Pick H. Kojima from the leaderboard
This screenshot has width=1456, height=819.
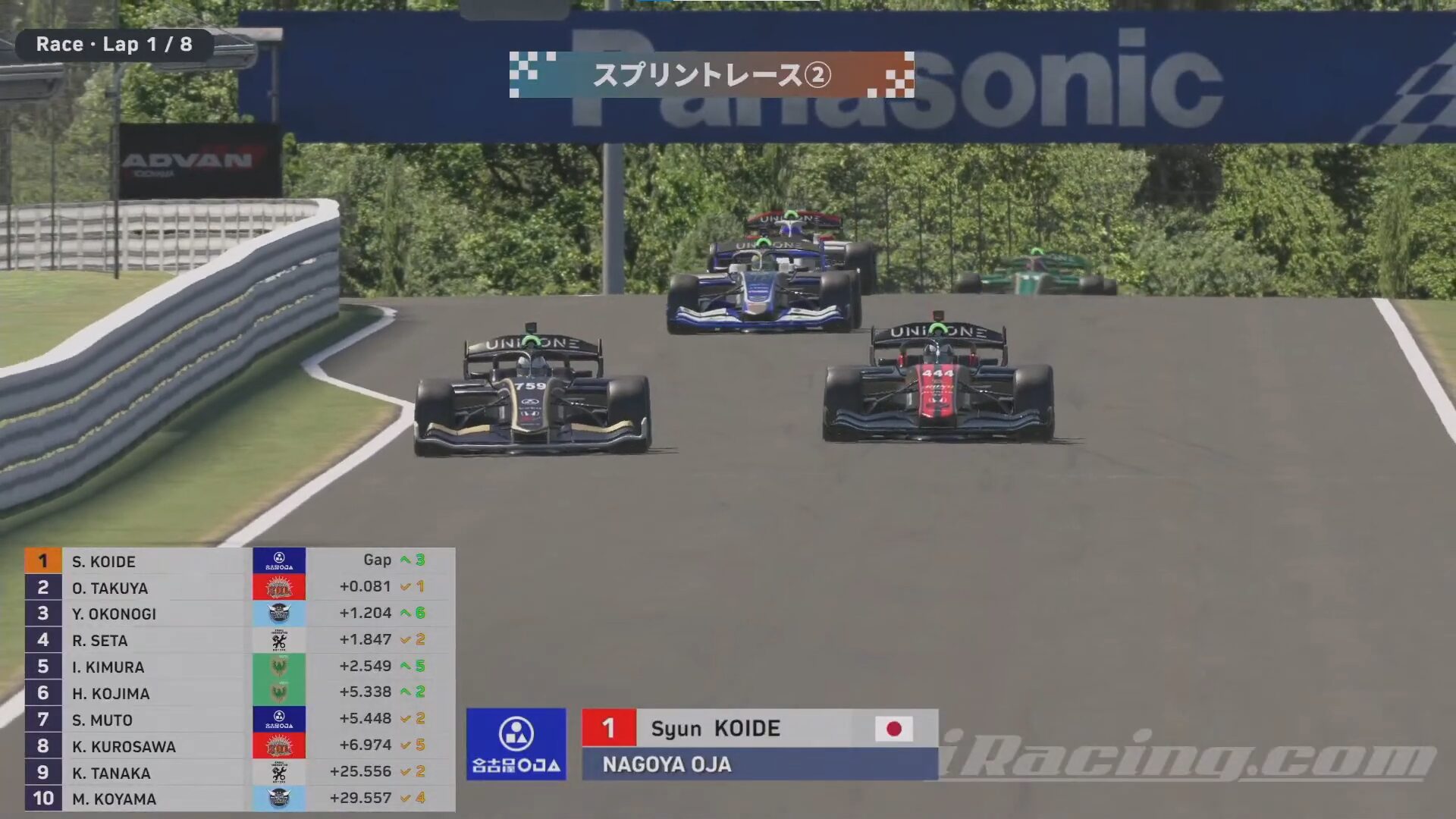[111, 693]
